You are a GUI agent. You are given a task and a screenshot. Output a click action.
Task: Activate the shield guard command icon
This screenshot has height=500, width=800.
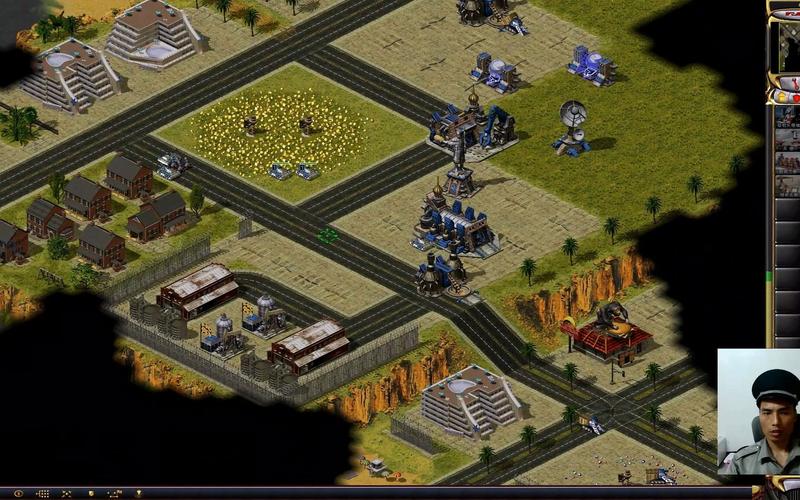pos(90,493)
